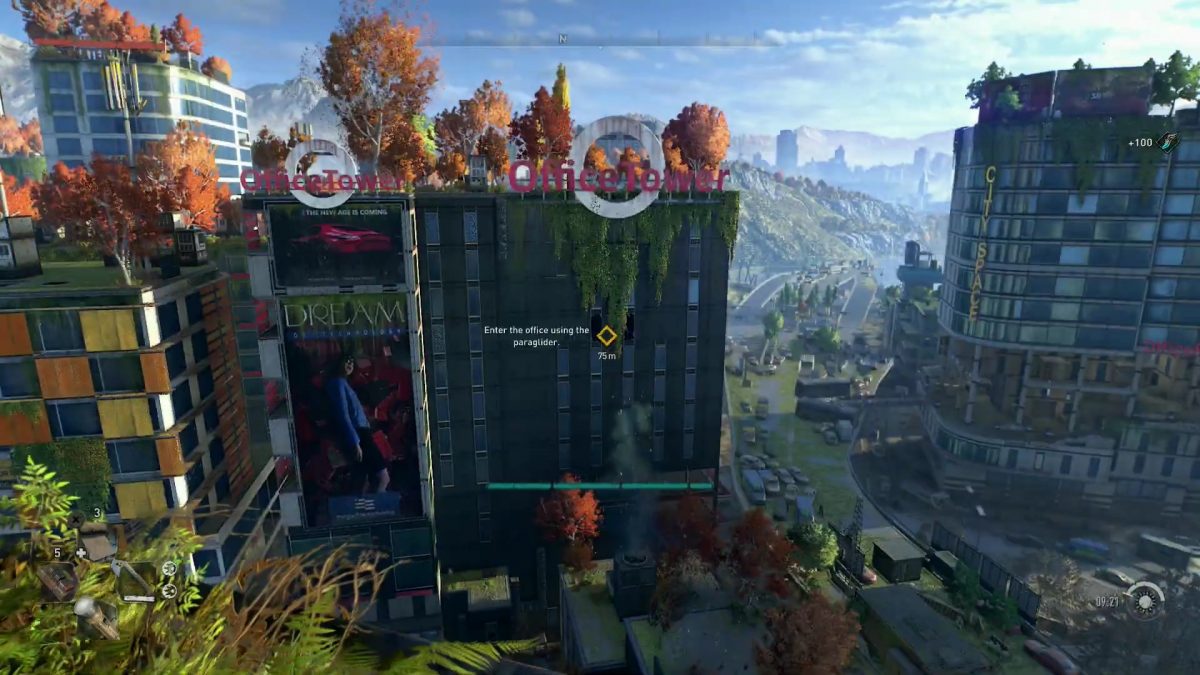Click the +100 pickup notification icon

point(1168,143)
